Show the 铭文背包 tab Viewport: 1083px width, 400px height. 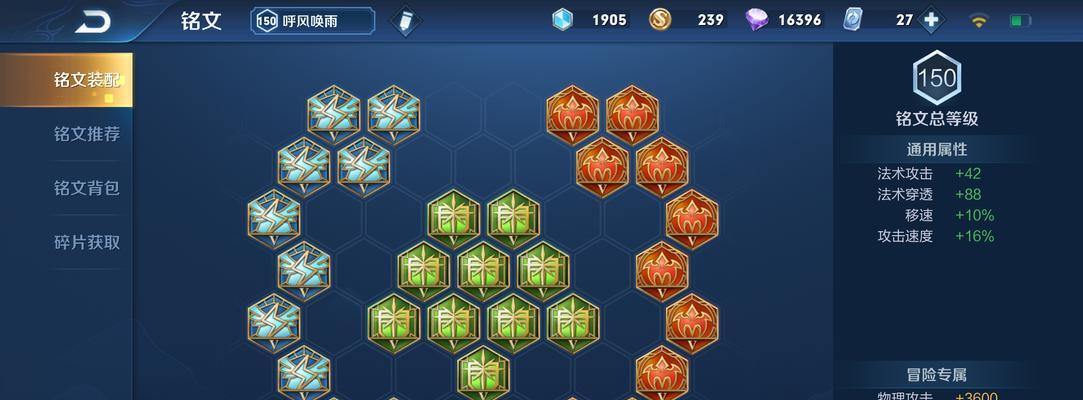(x=86, y=188)
